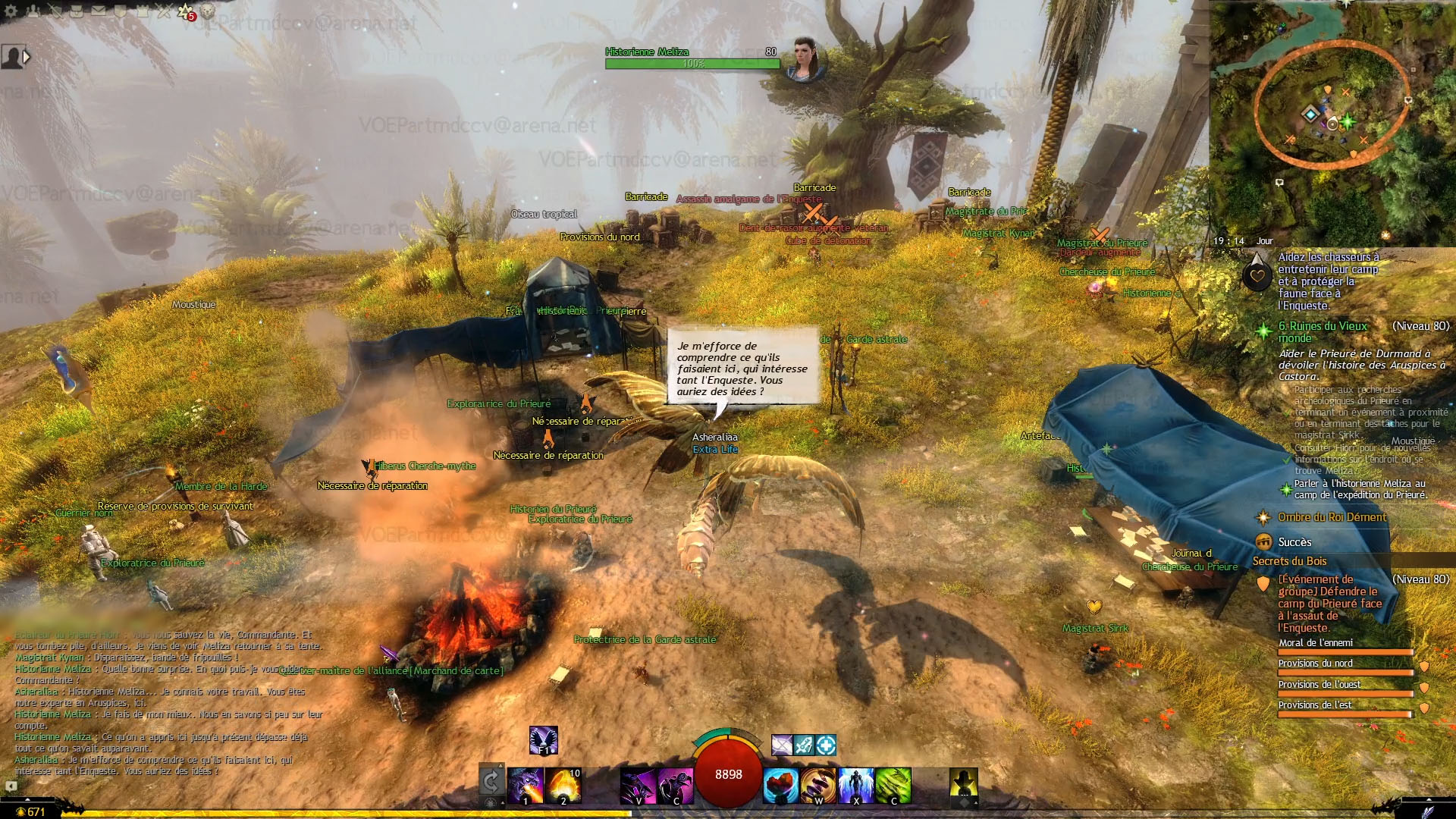This screenshot has height=819, width=1456.
Task: Open the lion head trading post icon
Action: [208, 11]
